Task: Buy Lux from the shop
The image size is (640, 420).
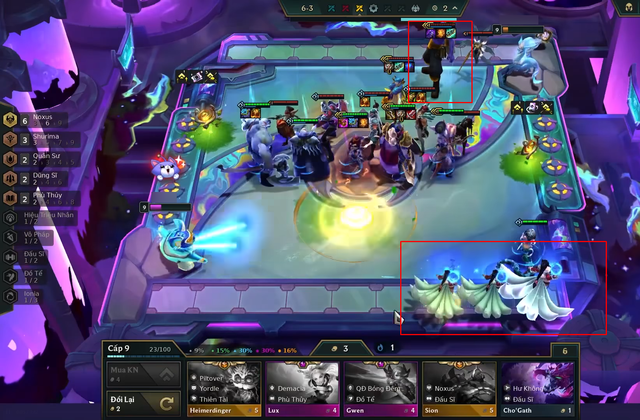Action: (x=303, y=387)
